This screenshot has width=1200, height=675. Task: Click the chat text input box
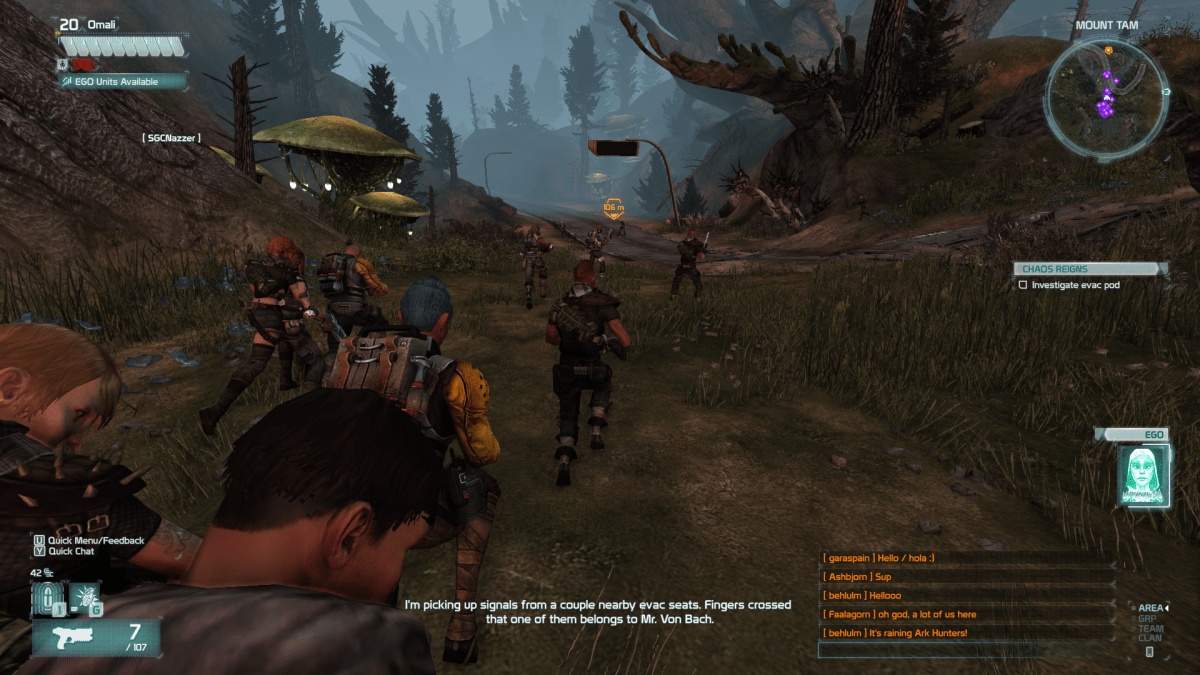pos(966,650)
